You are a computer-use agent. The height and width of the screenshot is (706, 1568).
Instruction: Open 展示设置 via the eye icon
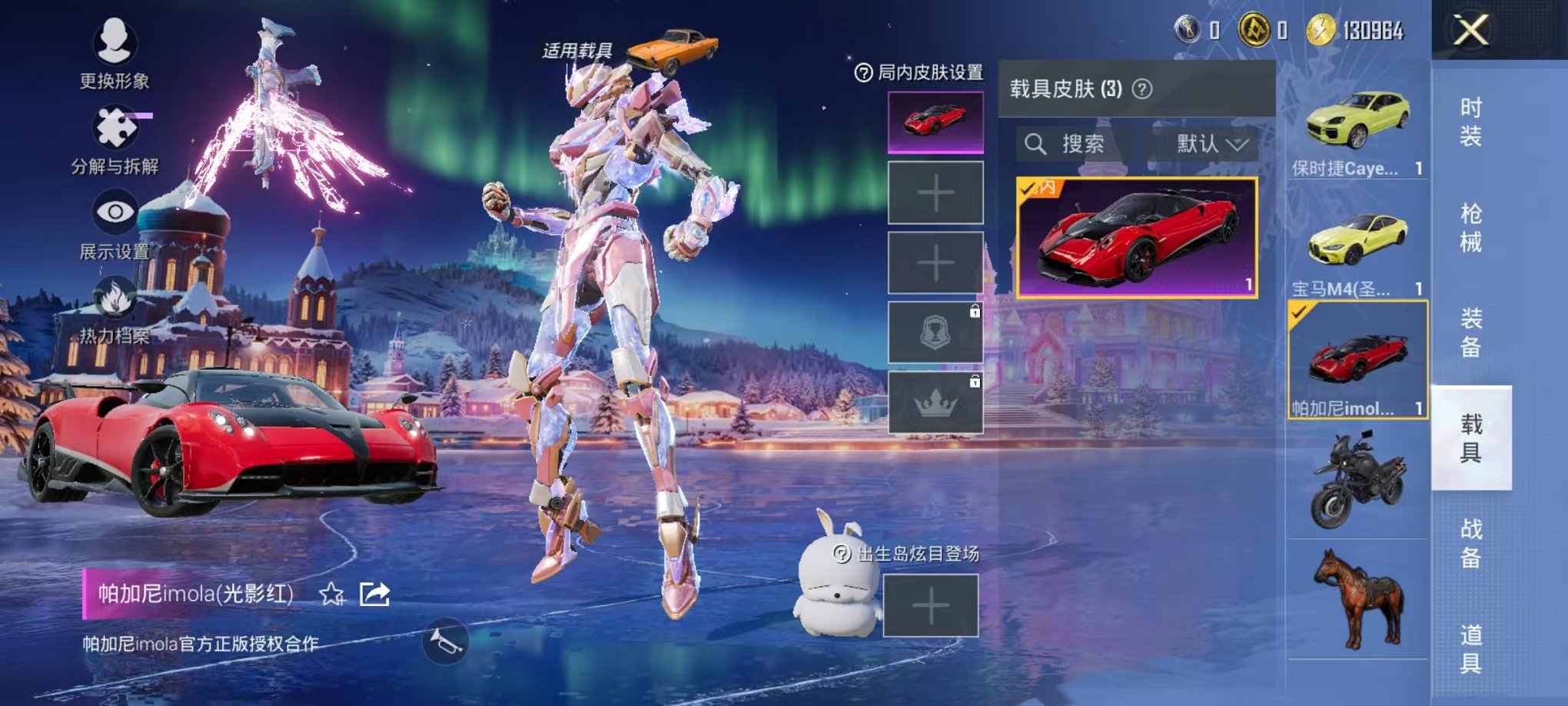115,209
